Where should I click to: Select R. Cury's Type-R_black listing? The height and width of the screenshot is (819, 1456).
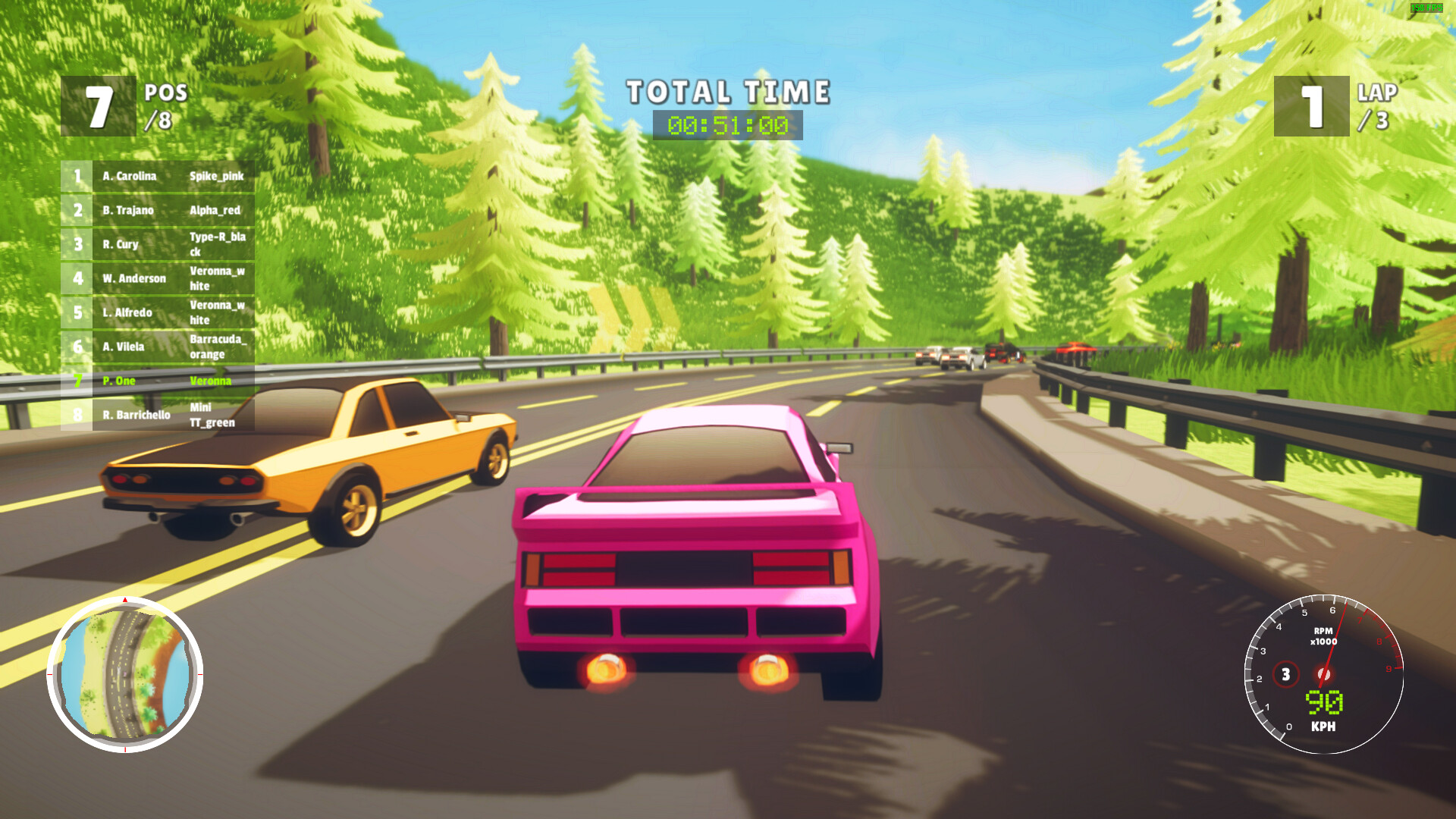click(x=159, y=243)
